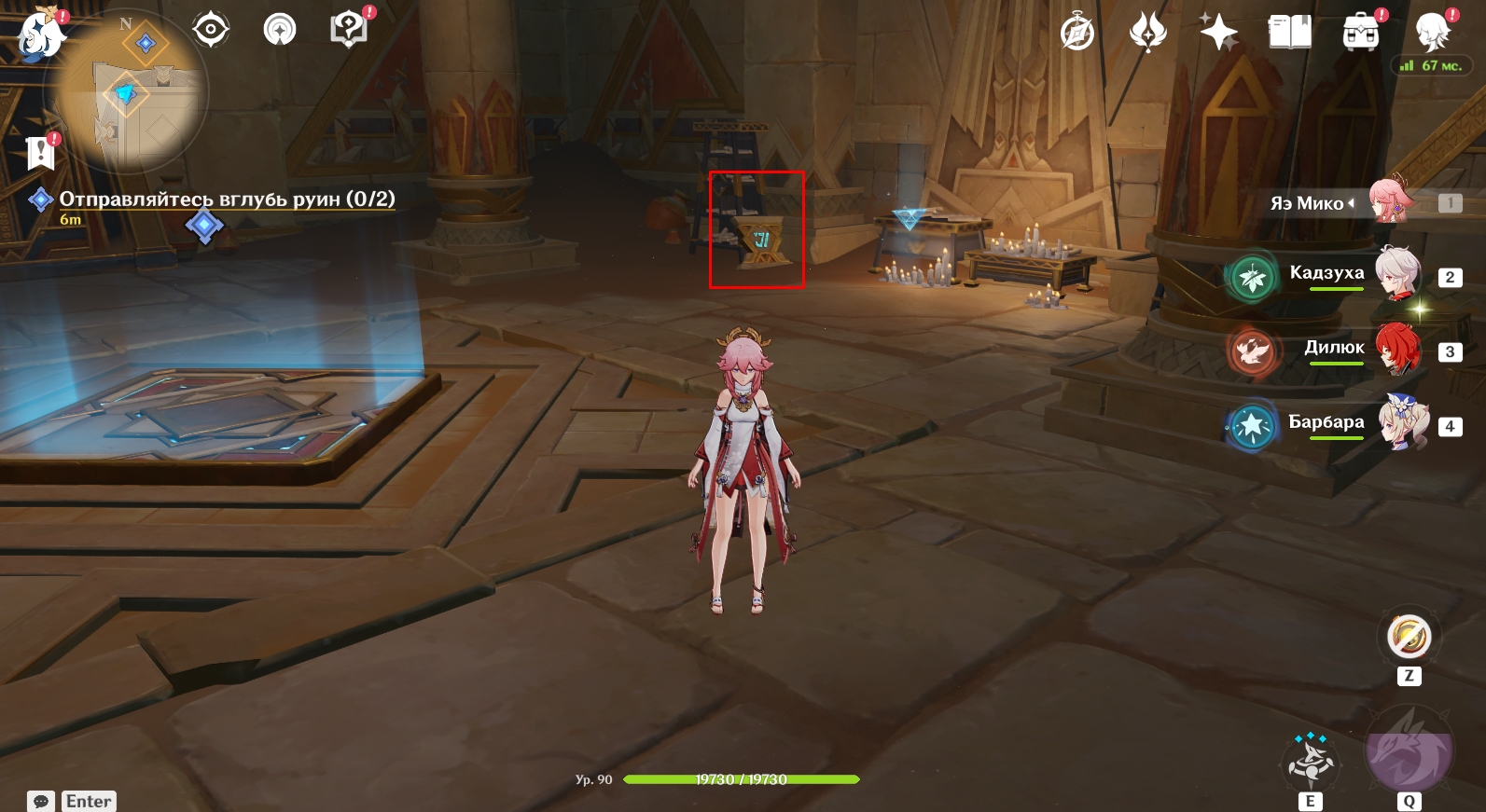The height and width of the screenshot is (812, 1486).
Task: Open the inventory backpack icon
Action: click(x=1361, y=34)
